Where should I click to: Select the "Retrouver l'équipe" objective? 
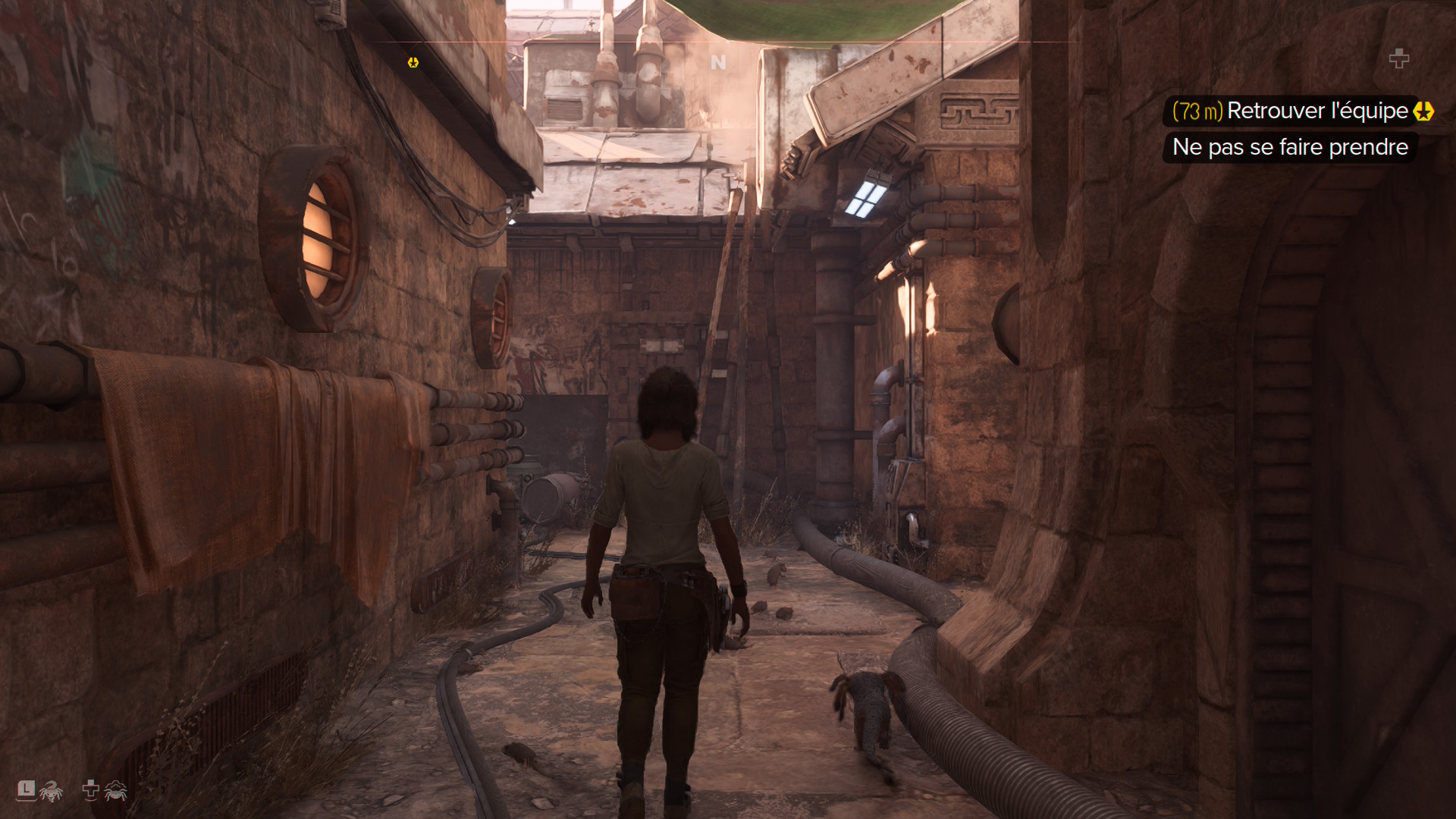(1316, 111)
